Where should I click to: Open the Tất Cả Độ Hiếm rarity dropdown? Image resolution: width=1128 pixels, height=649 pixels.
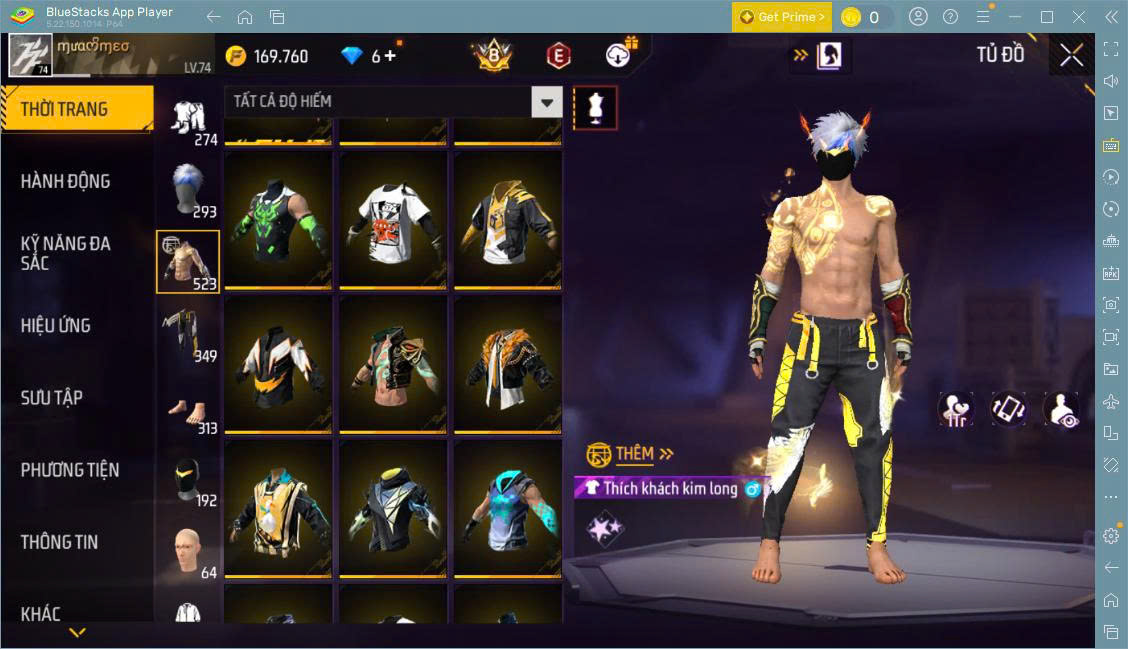pos(546,101)
